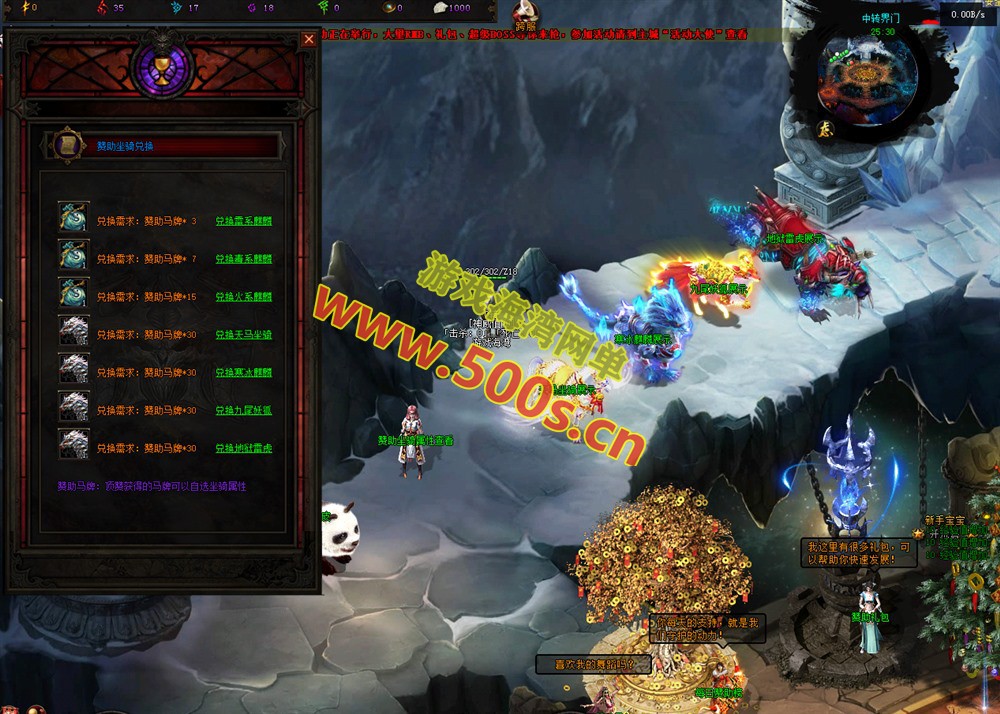Open the circular minimap of 中转界门
This screenshot has width=1000, height=714.
(x=867, y=78)
